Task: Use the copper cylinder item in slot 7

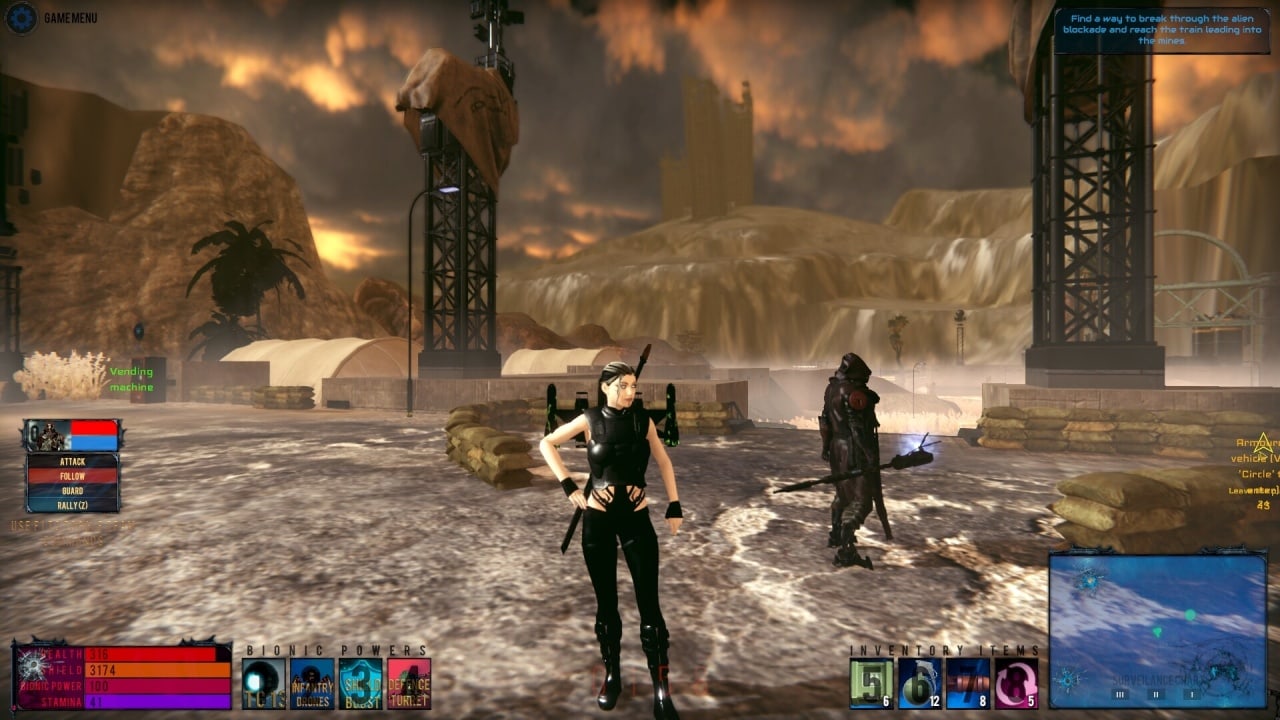Action: tap(967, 684)
